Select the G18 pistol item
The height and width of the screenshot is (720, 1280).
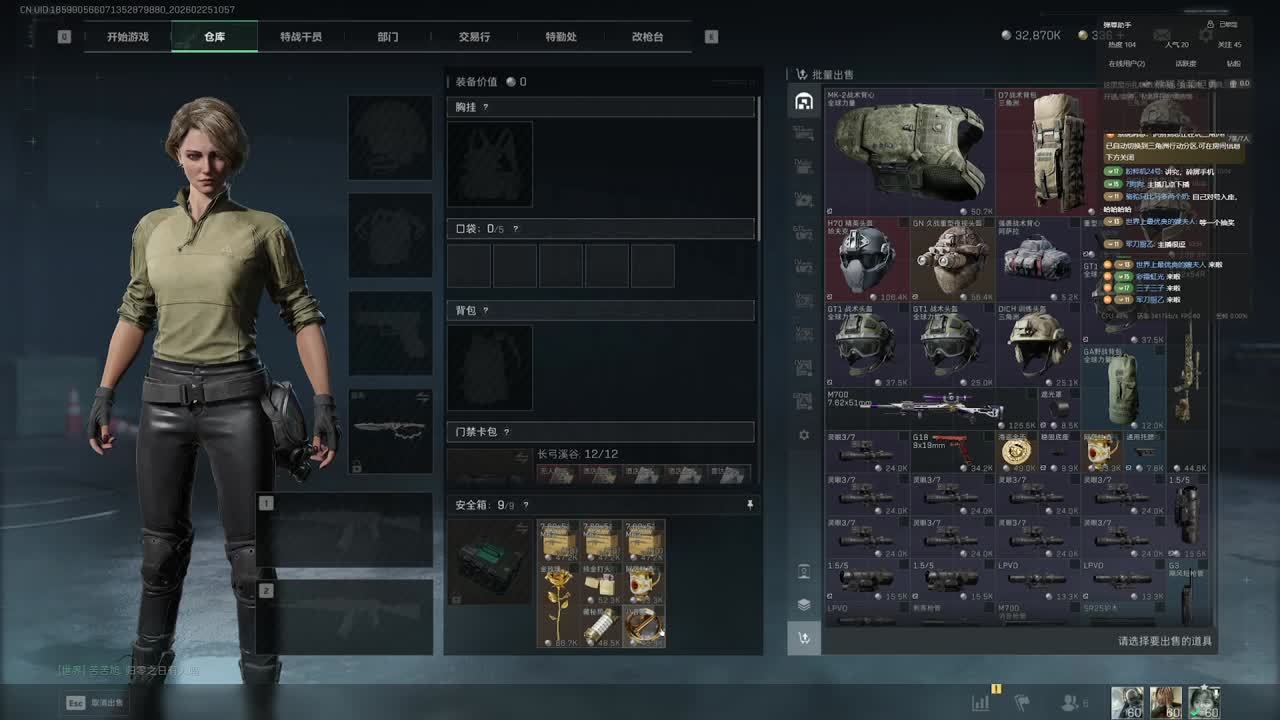coord(952,452)
